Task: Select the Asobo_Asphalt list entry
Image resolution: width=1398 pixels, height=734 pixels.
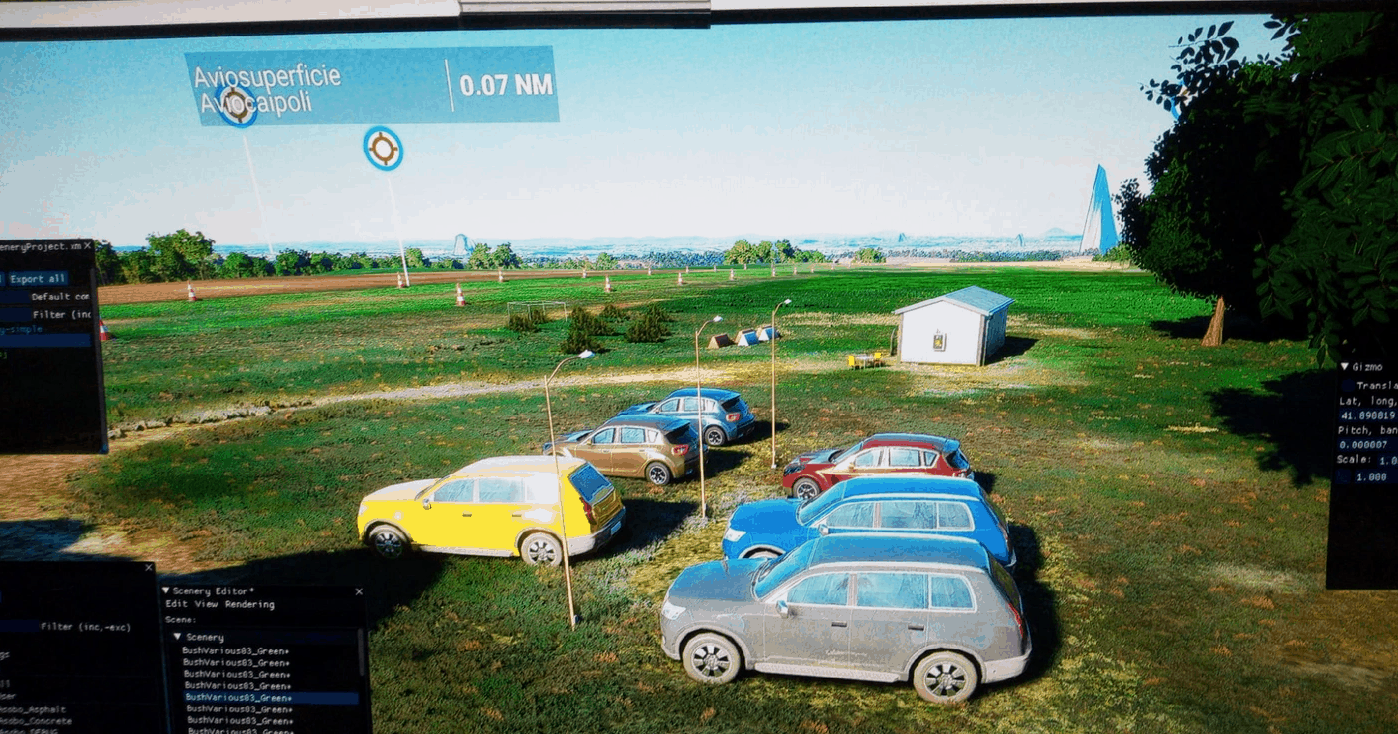Action: click(35, 709)
